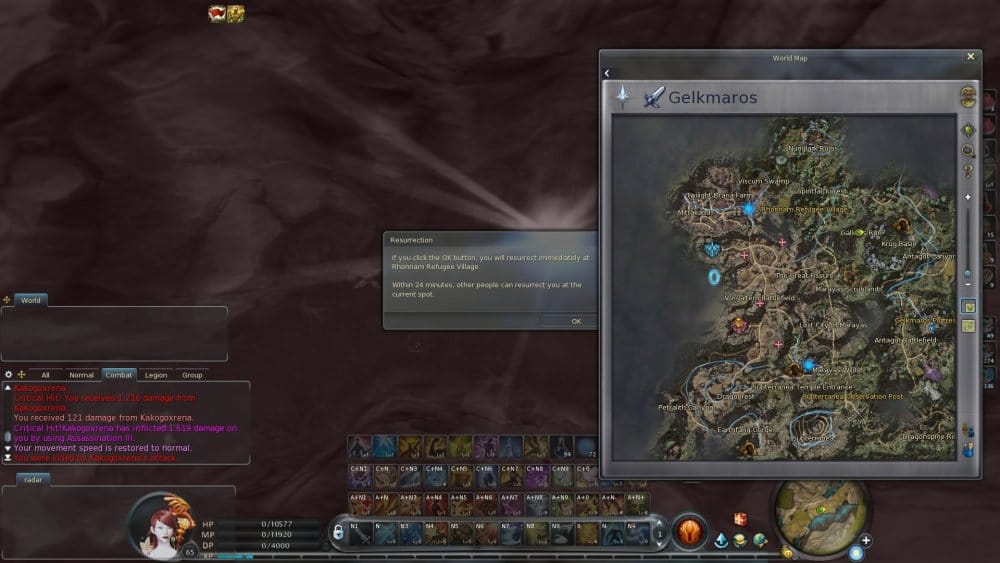This screenshot has width=1000, height=563.
Task: Click the magnifying glass on the map sidebar
Action: pyautogui.click(x=968, y=151)
